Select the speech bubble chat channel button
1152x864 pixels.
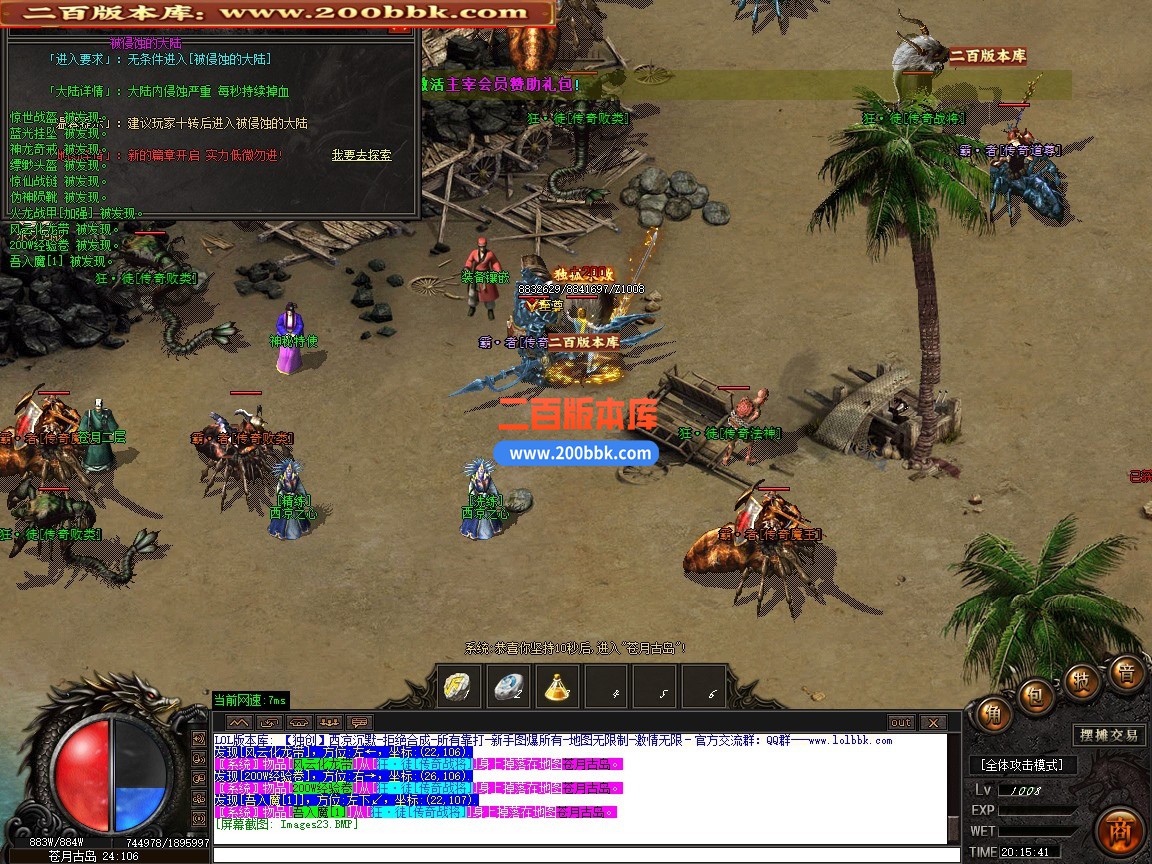pos(359,722)
